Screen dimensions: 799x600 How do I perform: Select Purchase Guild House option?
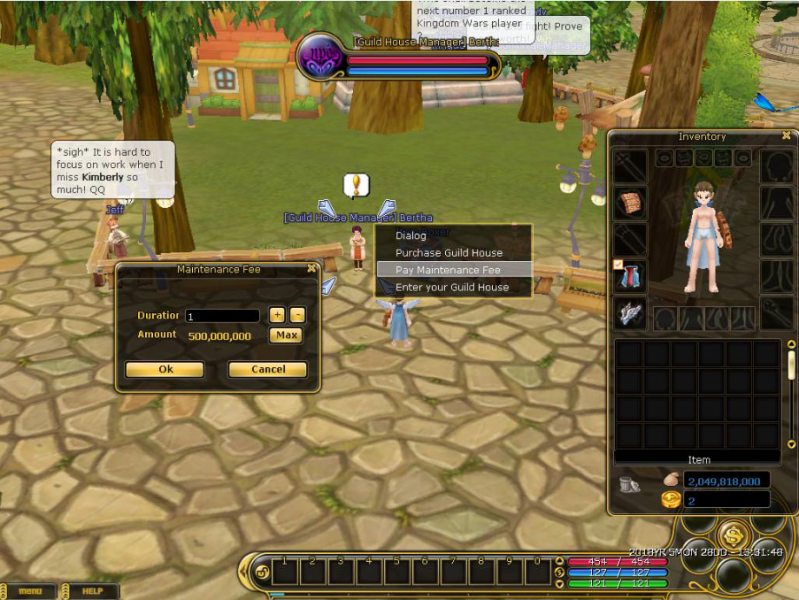click(x=448, y=253)
